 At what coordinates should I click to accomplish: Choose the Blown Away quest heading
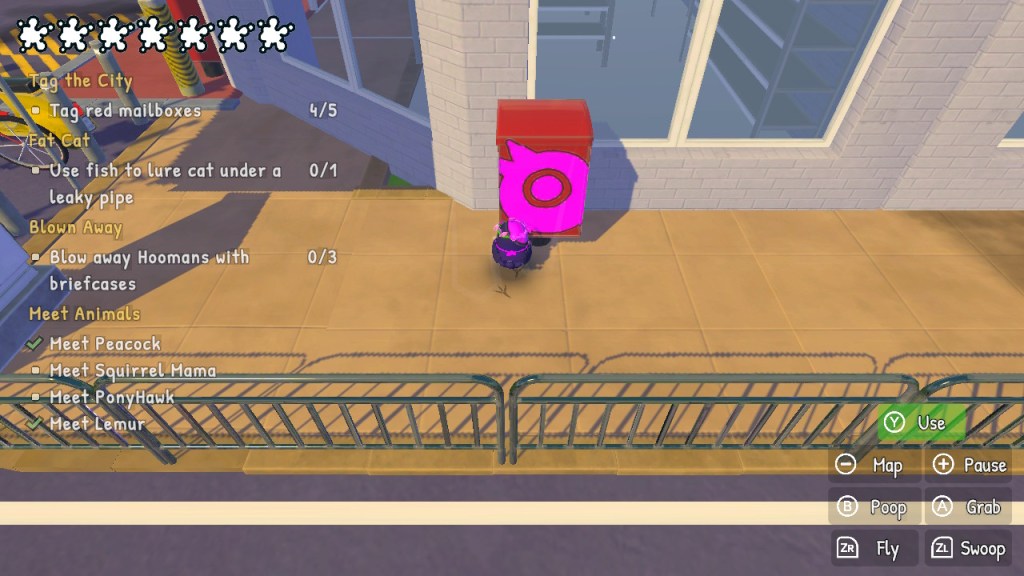76,227
